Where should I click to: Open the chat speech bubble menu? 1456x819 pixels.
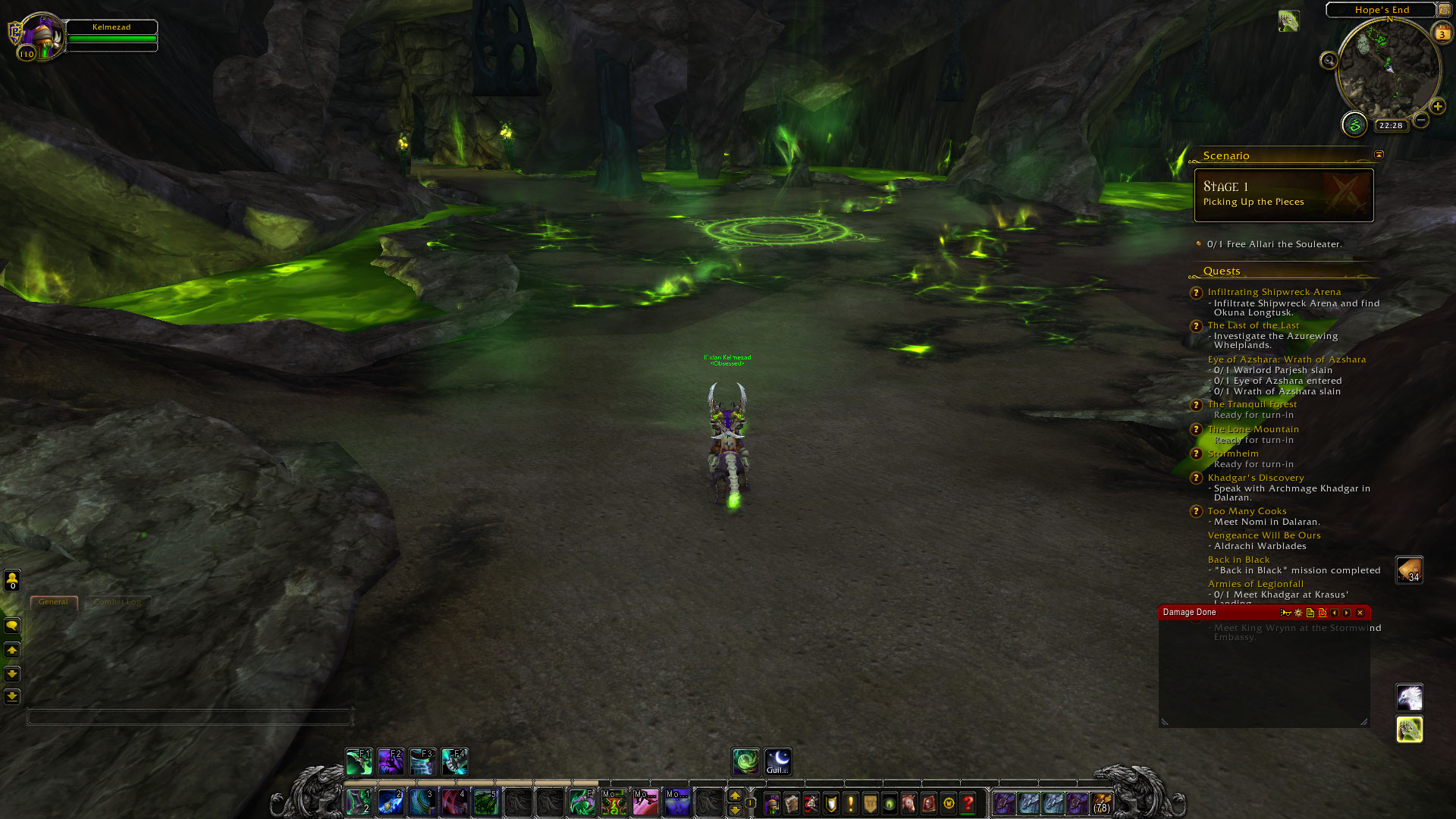coord(12,626)
